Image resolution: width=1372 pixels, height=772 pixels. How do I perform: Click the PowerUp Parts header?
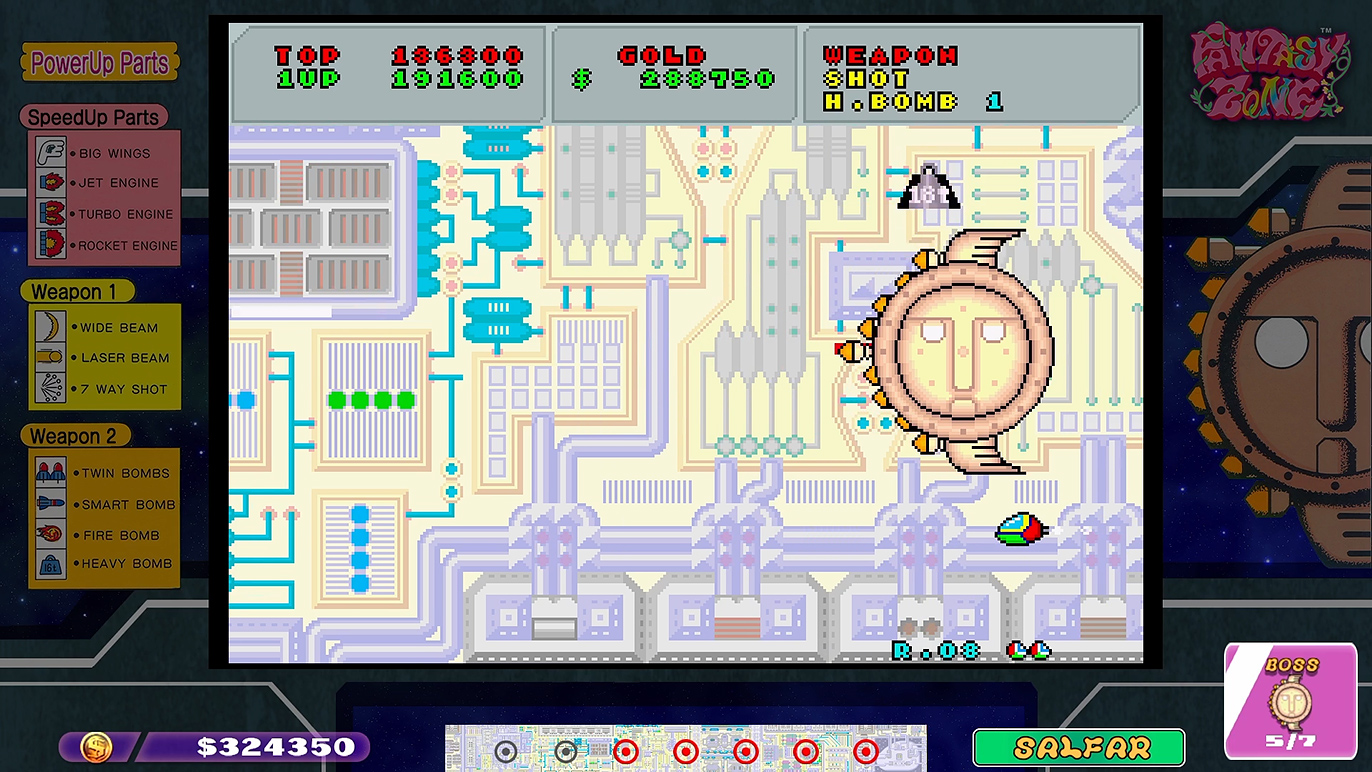(99, 63)
